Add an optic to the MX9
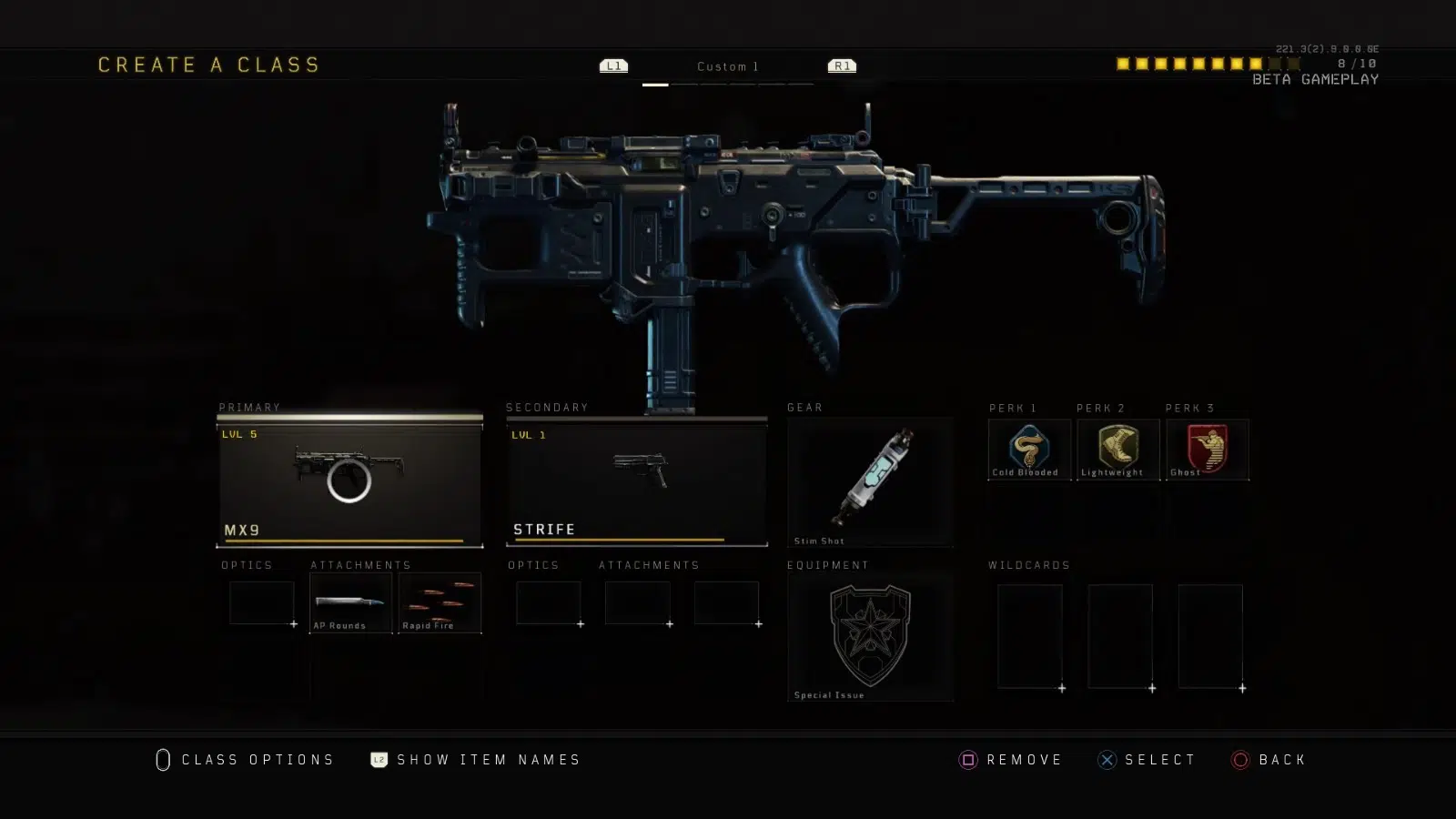This screenshot has height=819, width=1456. coord(262,602)
